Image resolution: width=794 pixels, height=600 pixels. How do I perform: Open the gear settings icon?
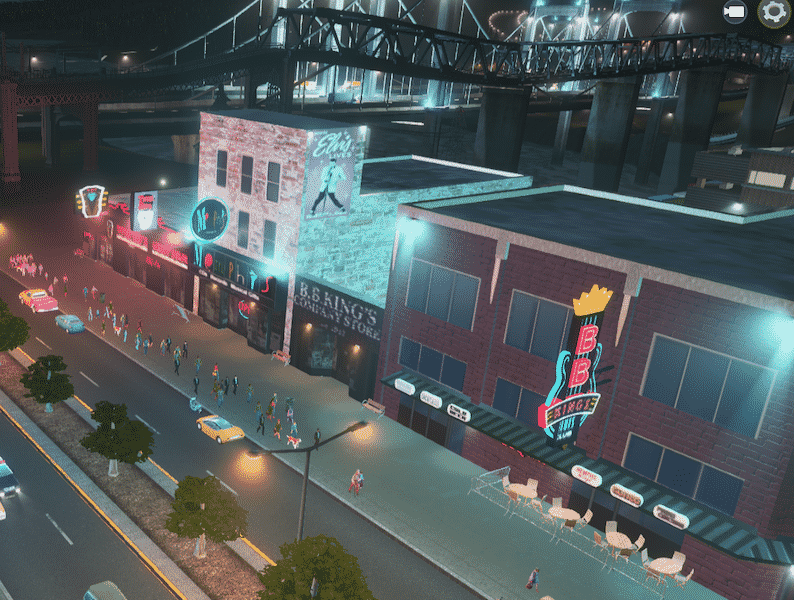click(772, 13)
